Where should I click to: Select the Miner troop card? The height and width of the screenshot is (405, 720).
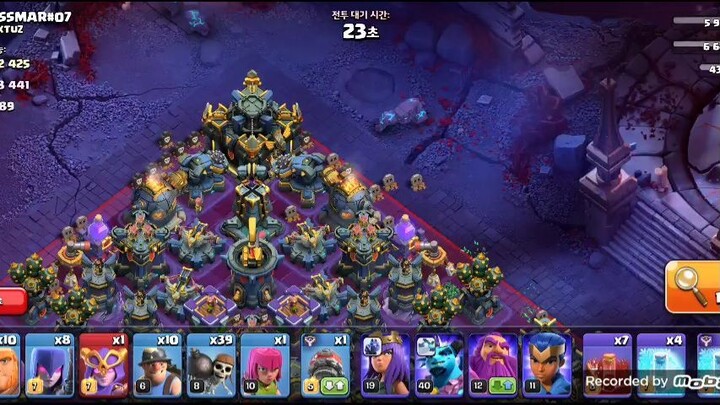[x=157, y=366]
